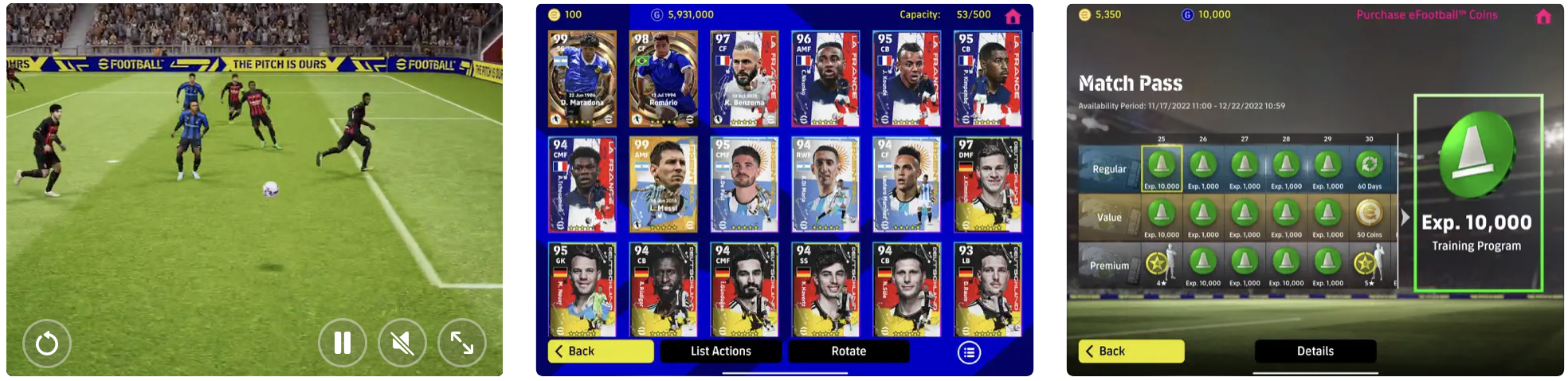
Task: Go back from the Match Pass screen
Action: pos(1131,352)
